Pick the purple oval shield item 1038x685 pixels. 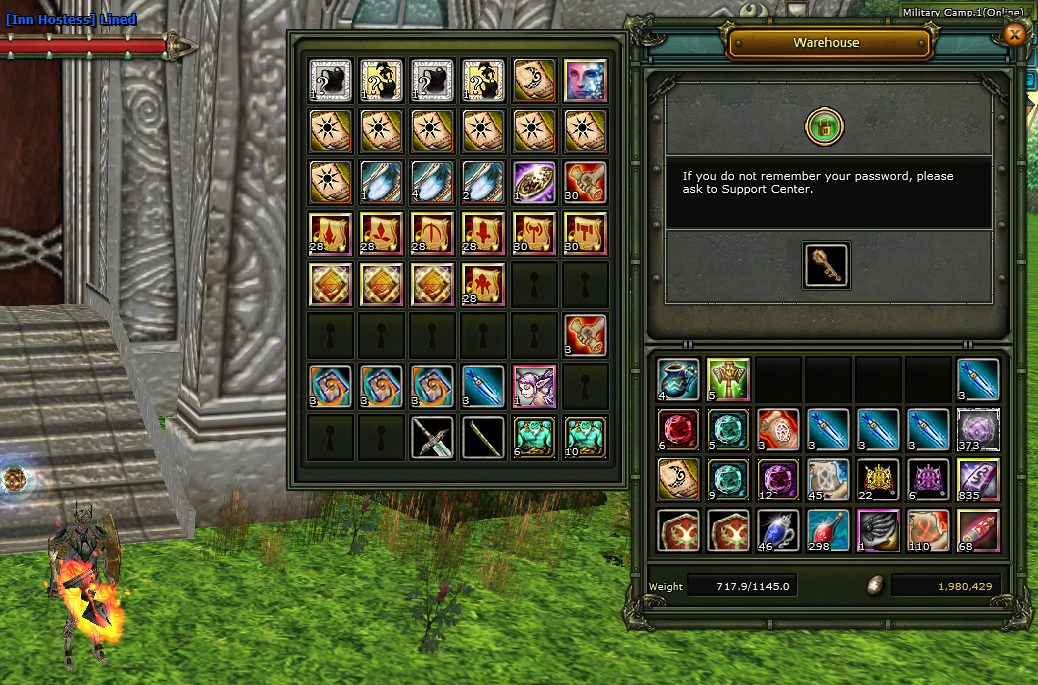[x=534, y=182]
